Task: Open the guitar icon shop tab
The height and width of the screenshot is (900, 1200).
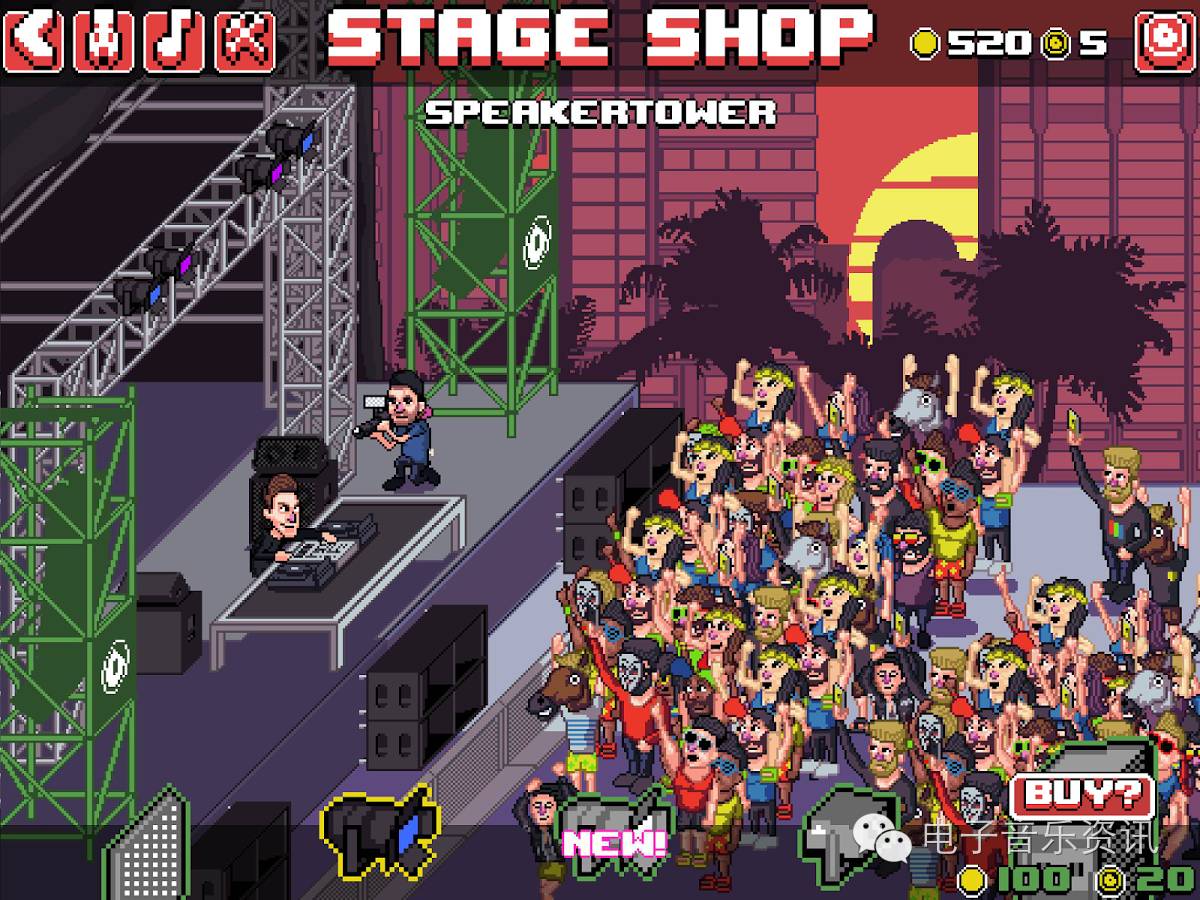Action: coord(105,40)
